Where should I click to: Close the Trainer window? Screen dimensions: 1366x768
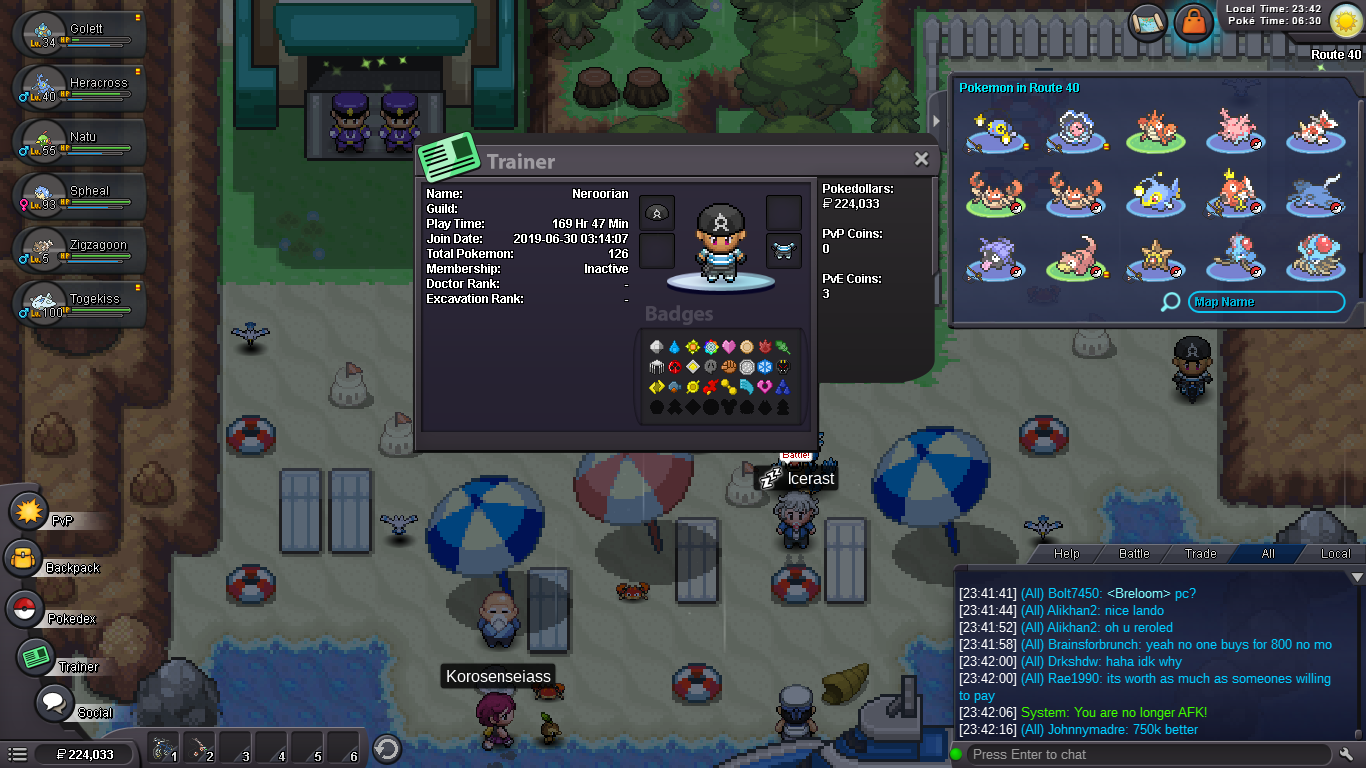pyautogui.click(x=921, y=159)
